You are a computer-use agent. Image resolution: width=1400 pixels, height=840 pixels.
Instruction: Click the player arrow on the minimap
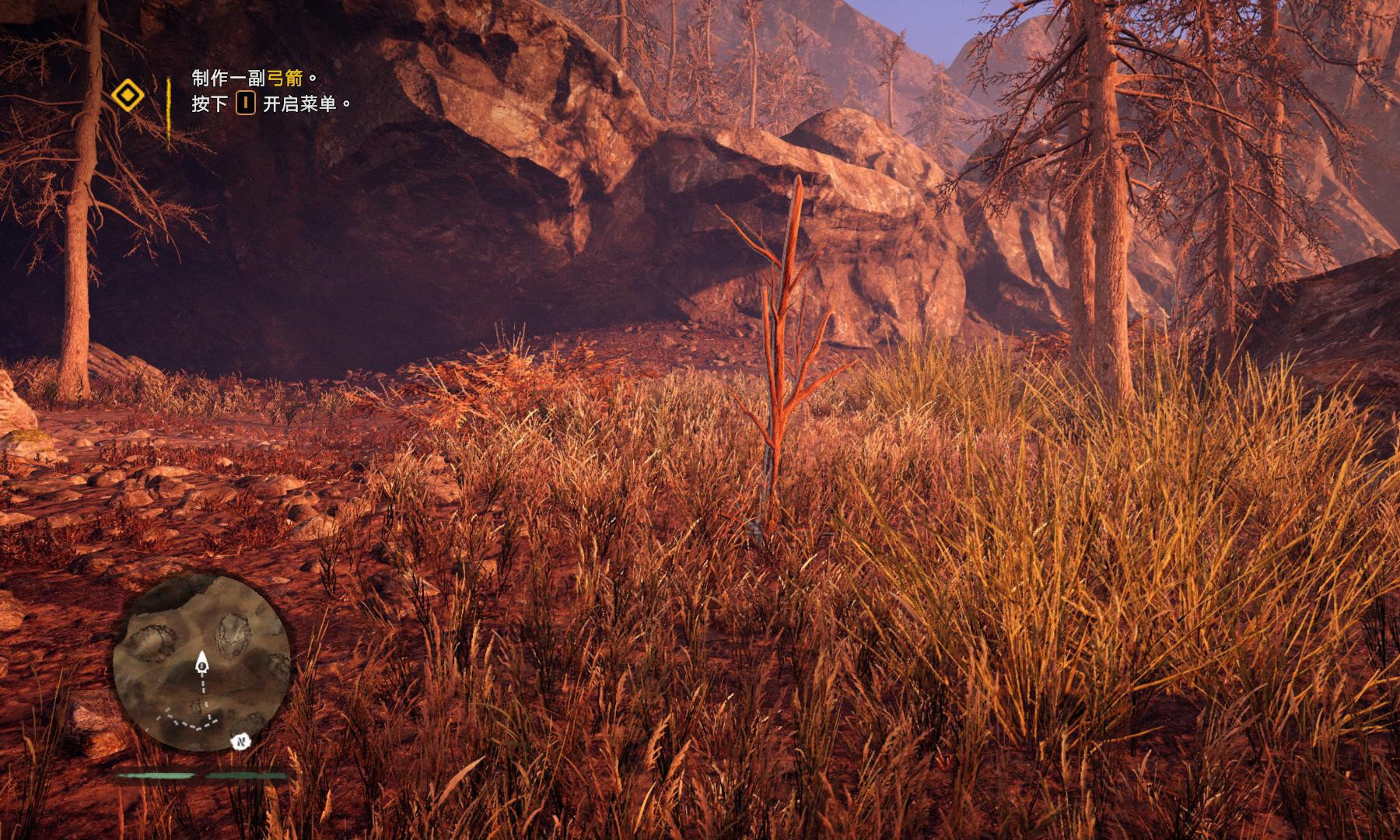tap(202, 663)
